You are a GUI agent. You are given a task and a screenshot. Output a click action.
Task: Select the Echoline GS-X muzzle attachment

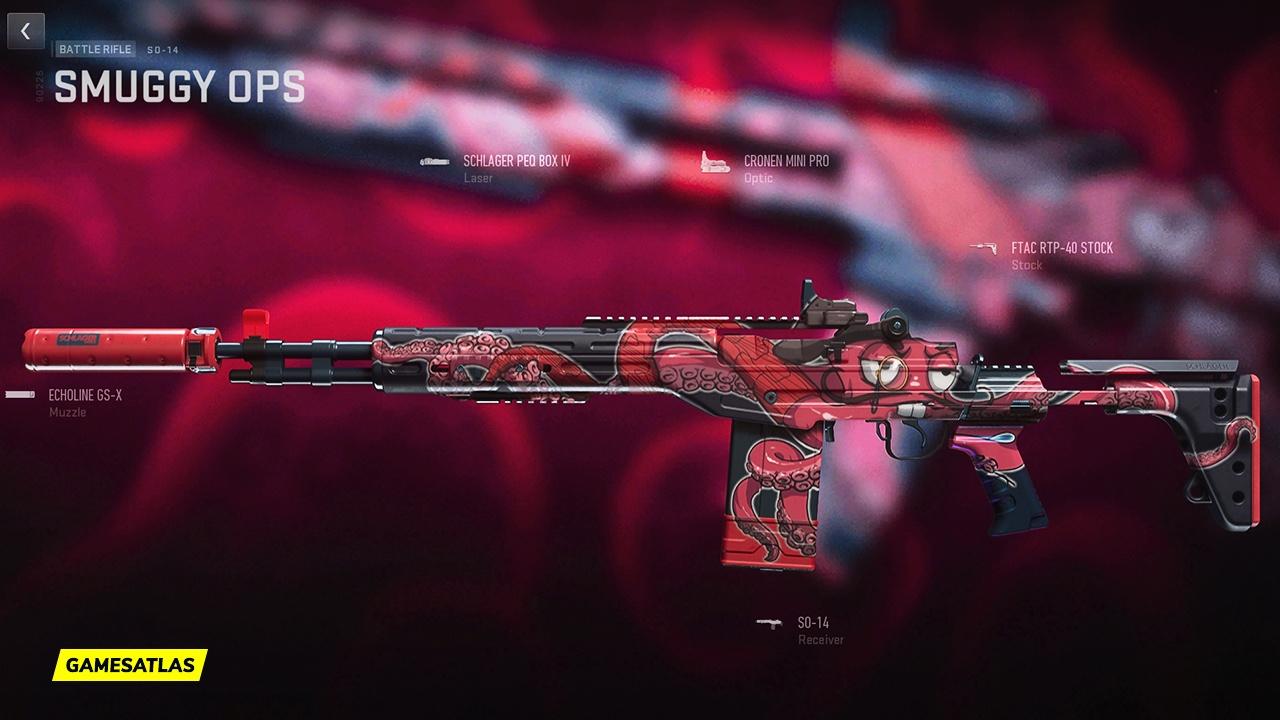coord(85,396)
